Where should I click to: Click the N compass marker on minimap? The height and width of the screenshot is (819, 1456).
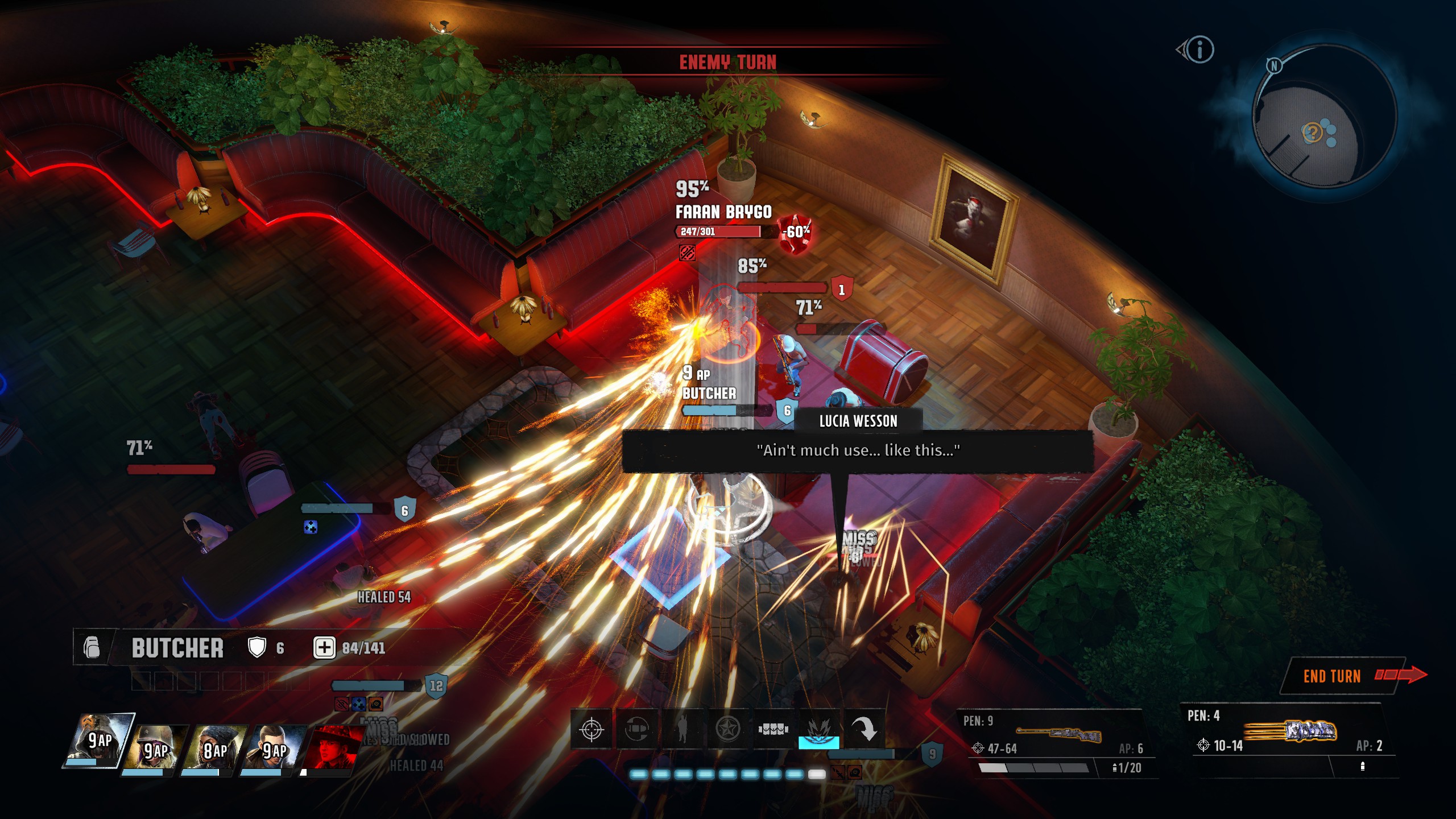(1274, 66)
